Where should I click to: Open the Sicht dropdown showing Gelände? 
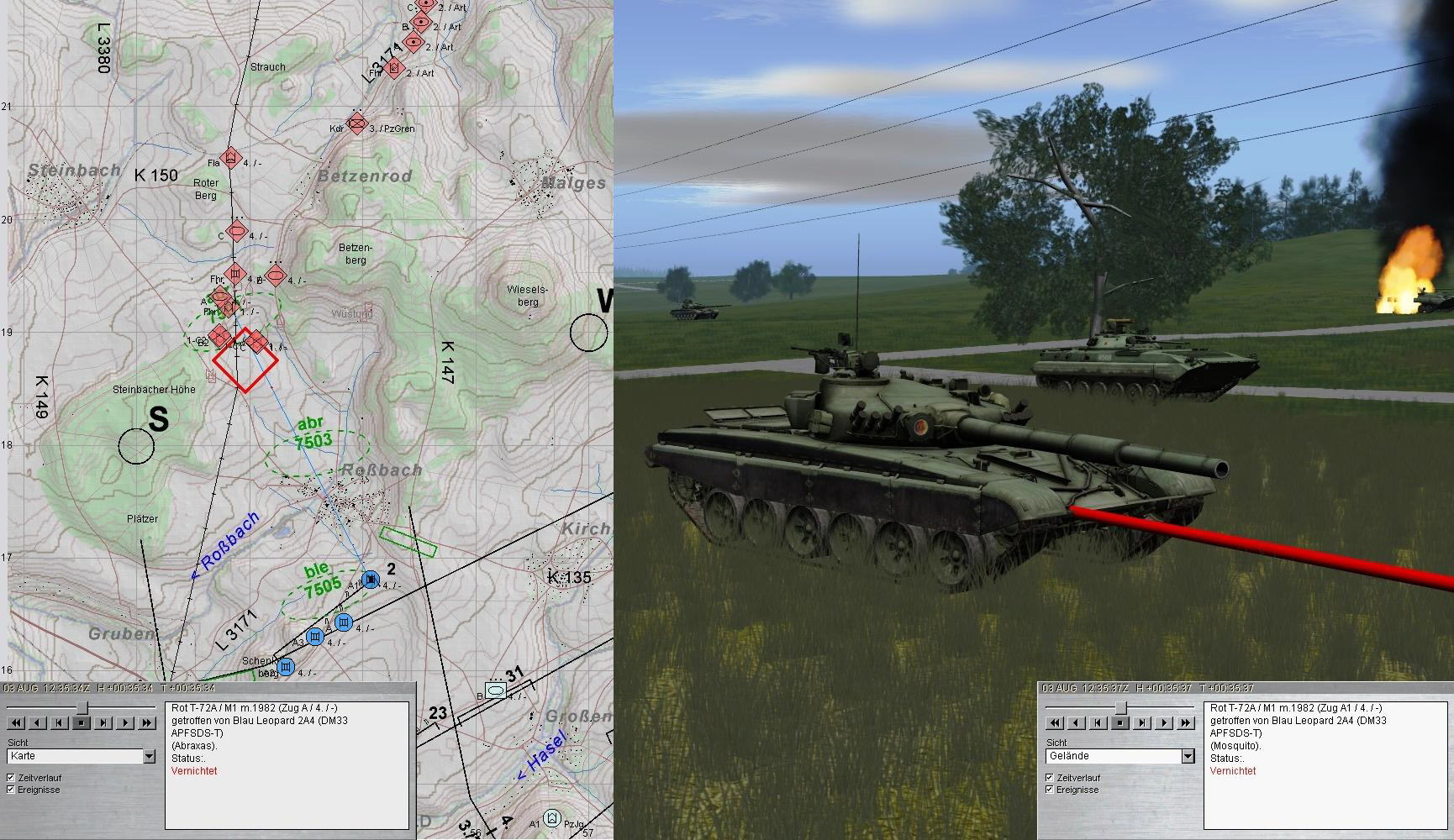click(1188, 757)
